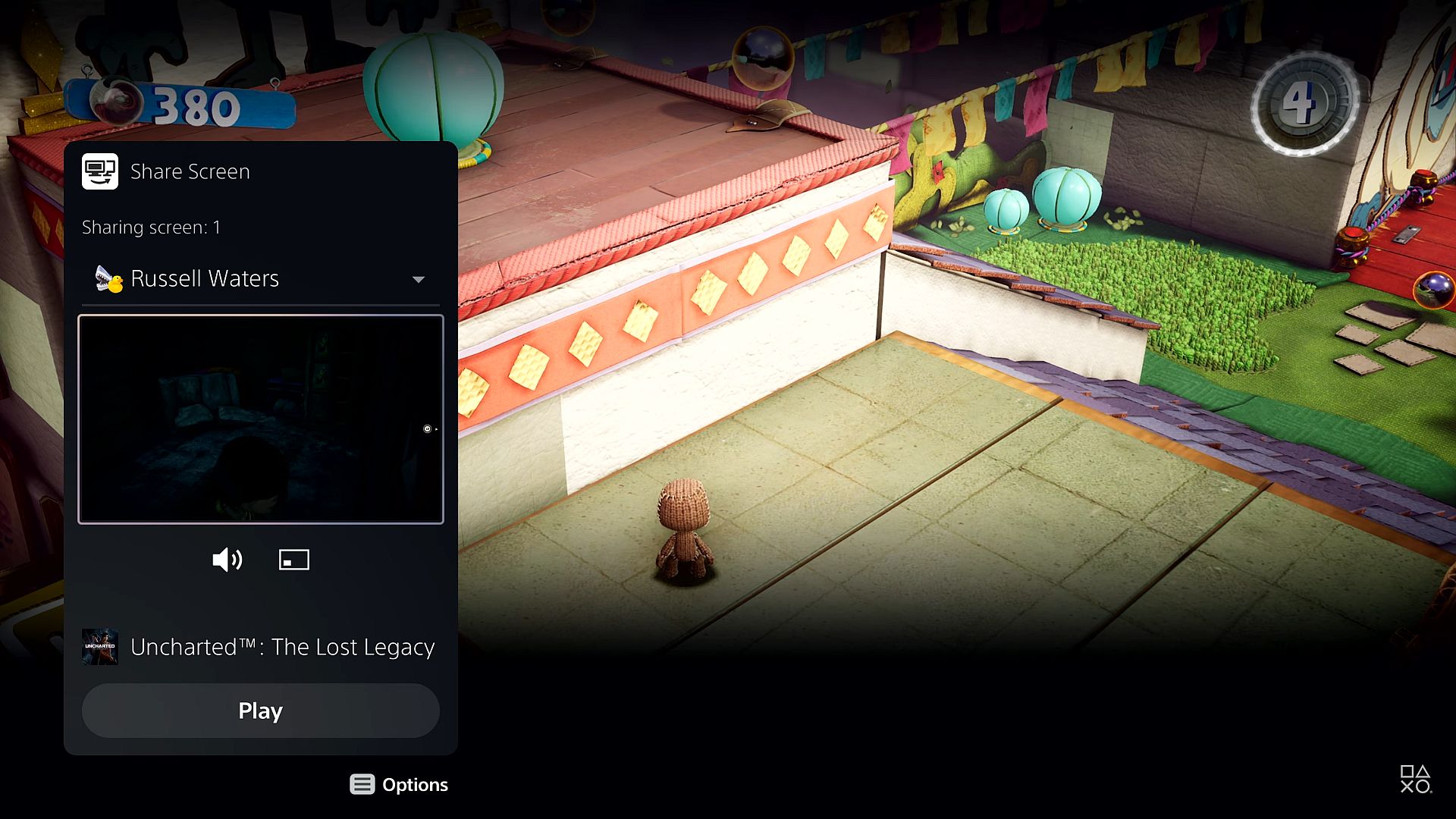Image resolution: width=1456 pixels, height=819 pixels.
Task: Open the Uncharted: The Lost Legacy game entry
Action: point(259,647)
